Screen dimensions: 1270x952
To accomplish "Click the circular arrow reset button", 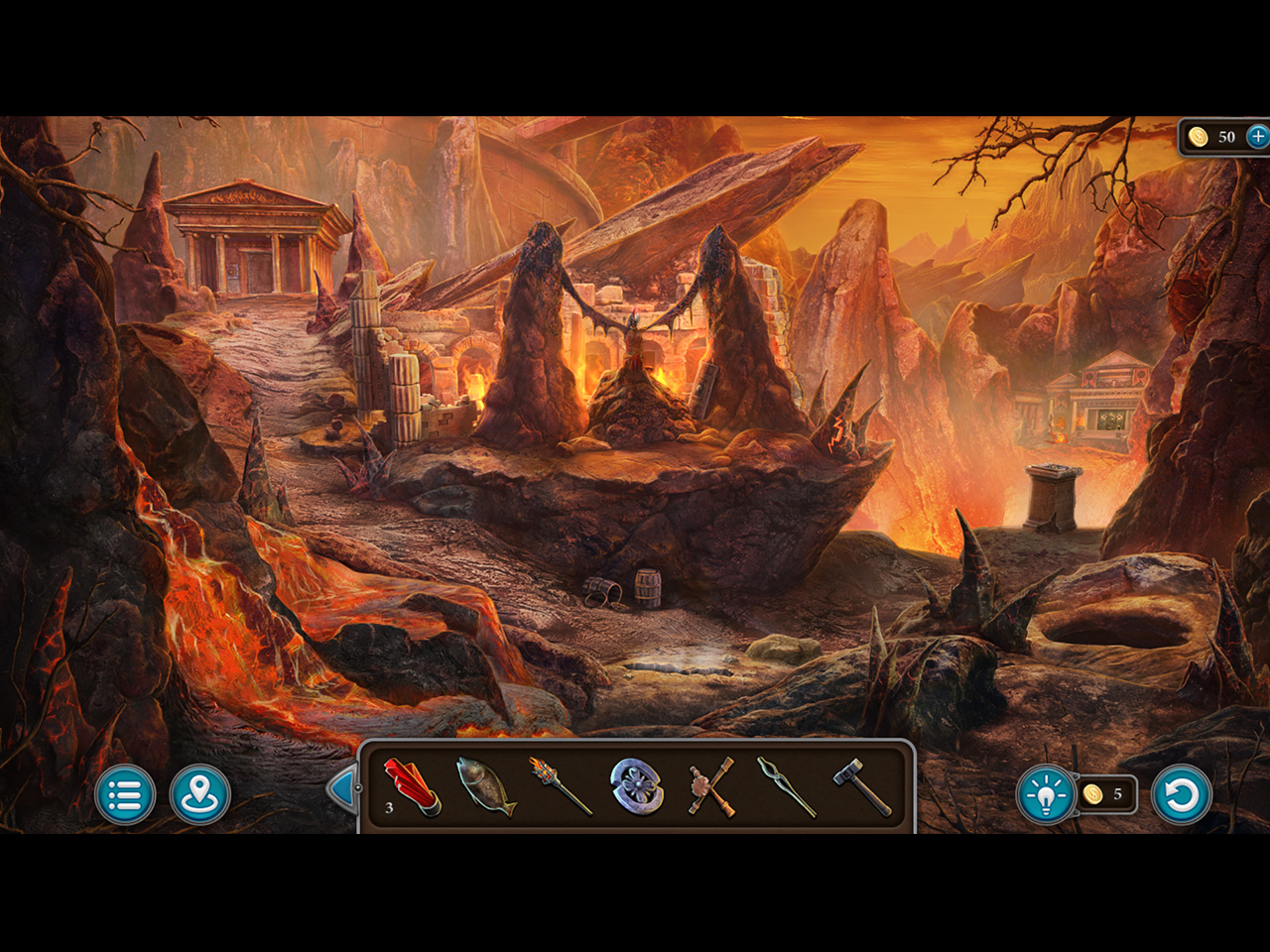I will tap(1181, 794).
